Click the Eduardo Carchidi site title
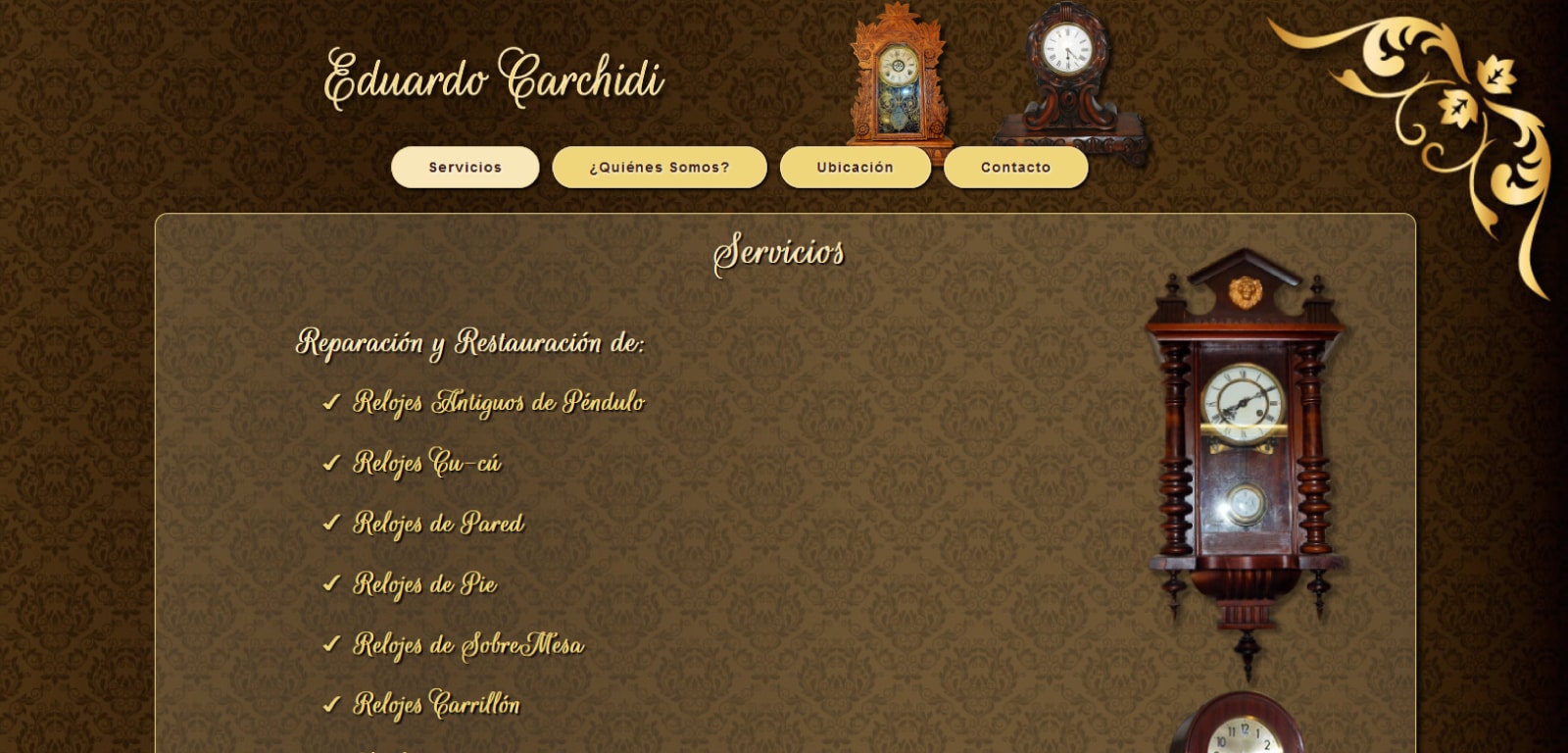This screenshot has height=753, width=1568. [x=493, y=81]
